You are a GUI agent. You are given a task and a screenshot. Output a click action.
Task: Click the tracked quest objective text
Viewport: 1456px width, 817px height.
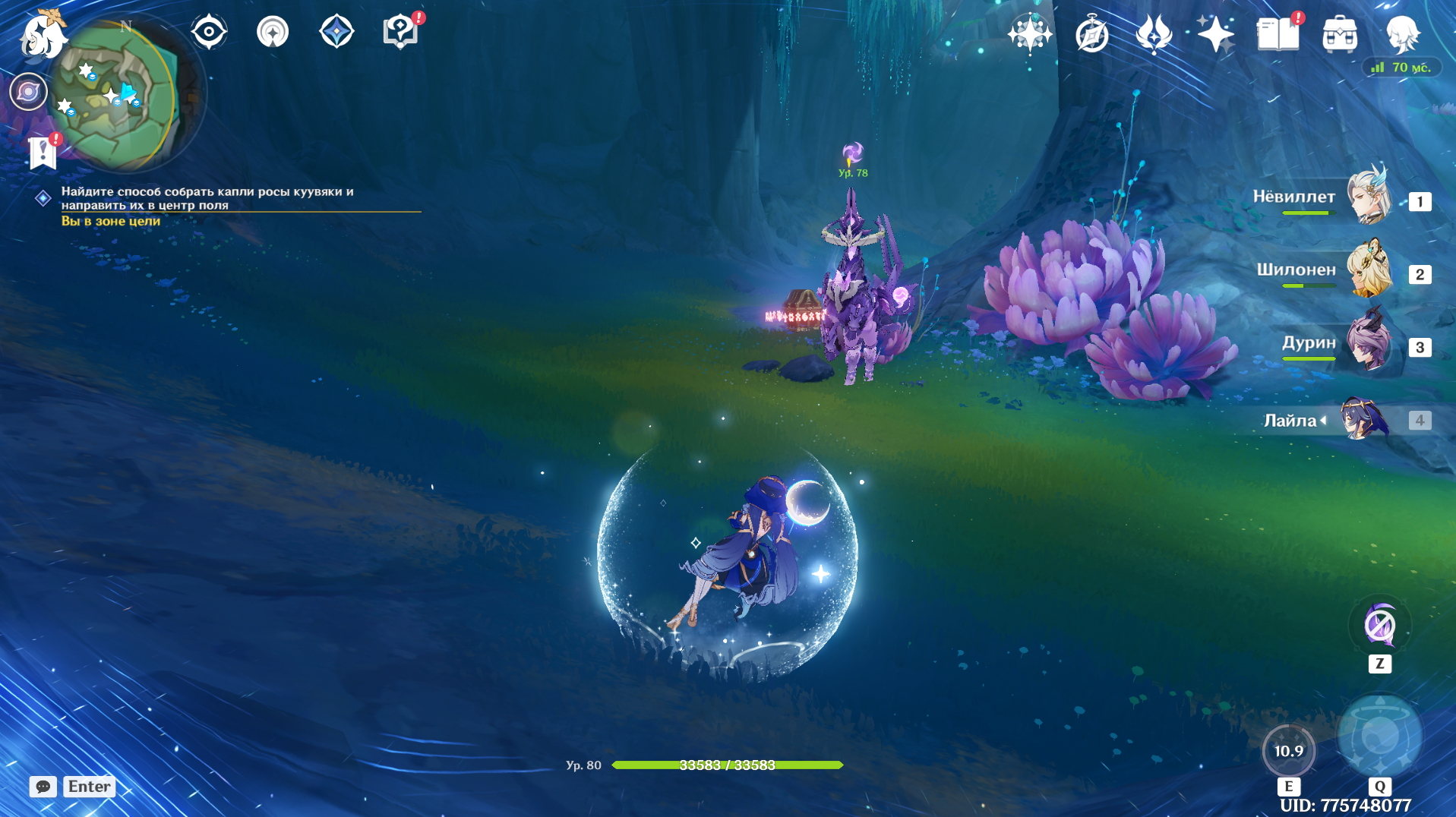pos(207,198)
